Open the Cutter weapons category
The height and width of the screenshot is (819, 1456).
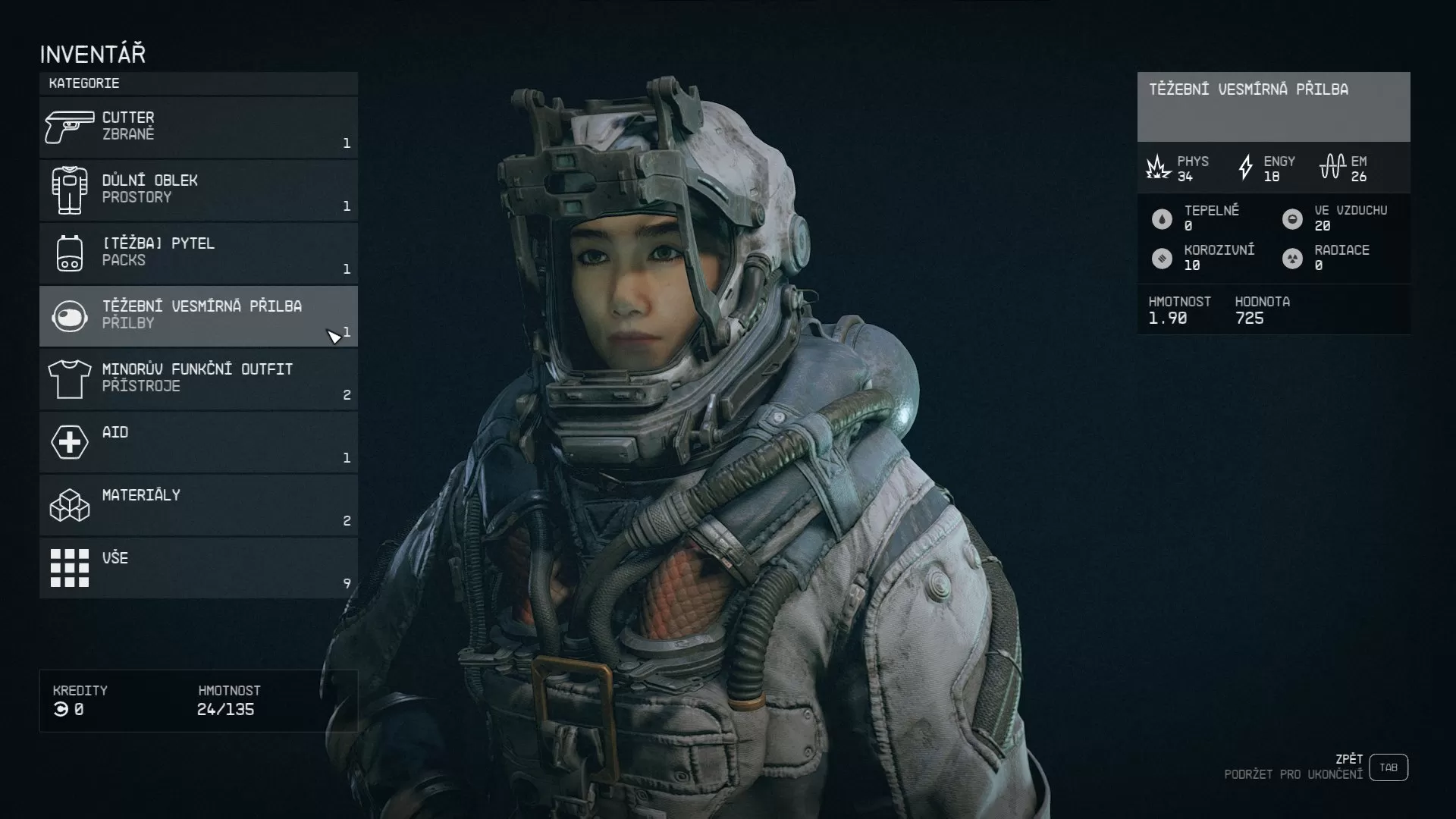pos(198,127)
